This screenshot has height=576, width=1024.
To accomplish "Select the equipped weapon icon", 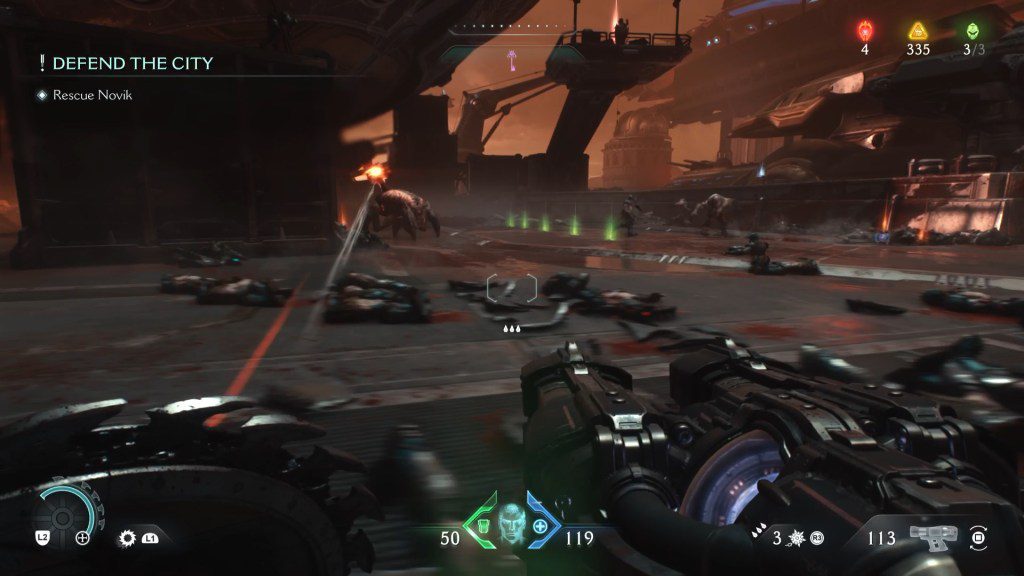I will pyautogui.click(x=932, y=537).
